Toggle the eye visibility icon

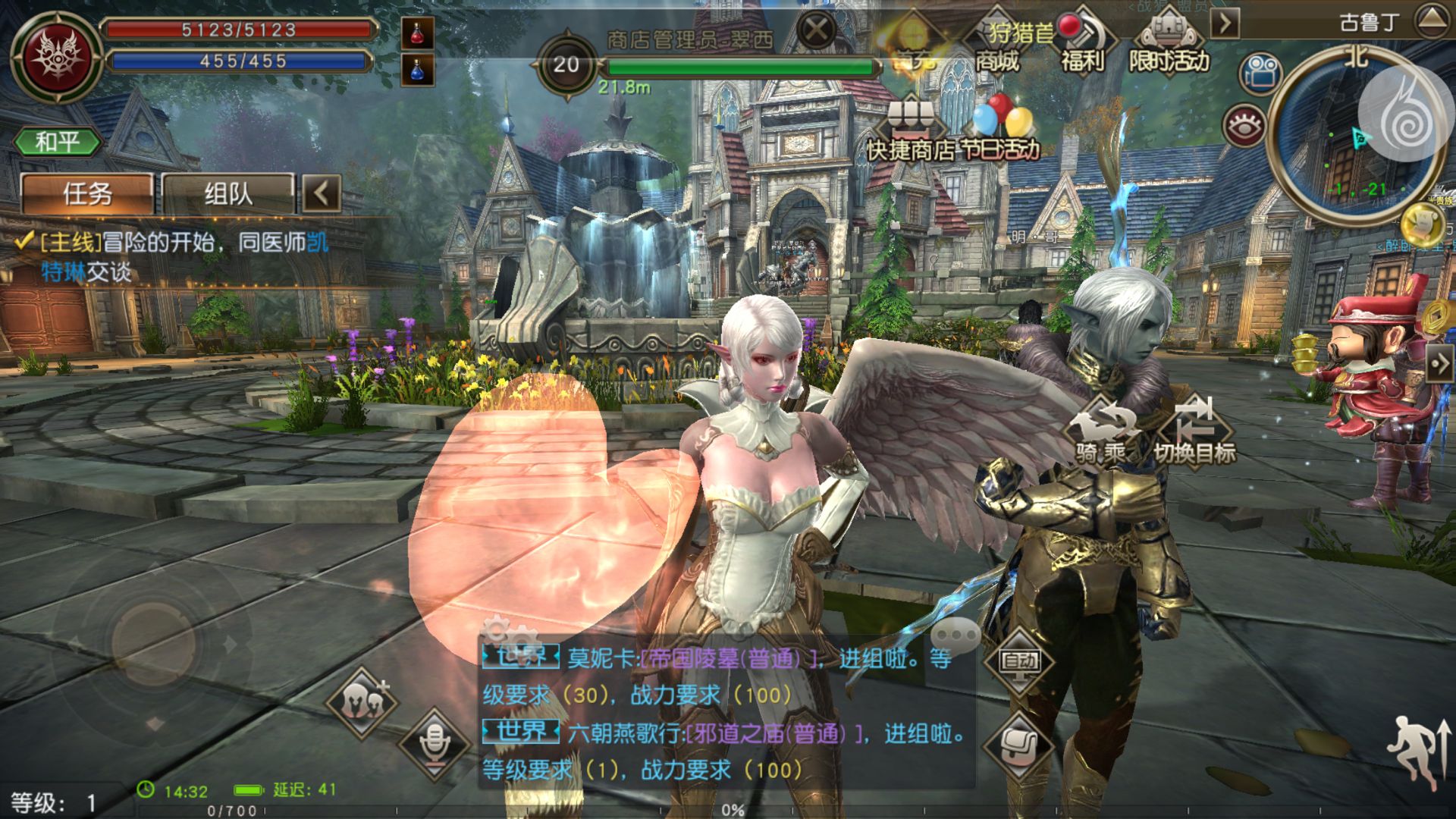pos(1244,126)
